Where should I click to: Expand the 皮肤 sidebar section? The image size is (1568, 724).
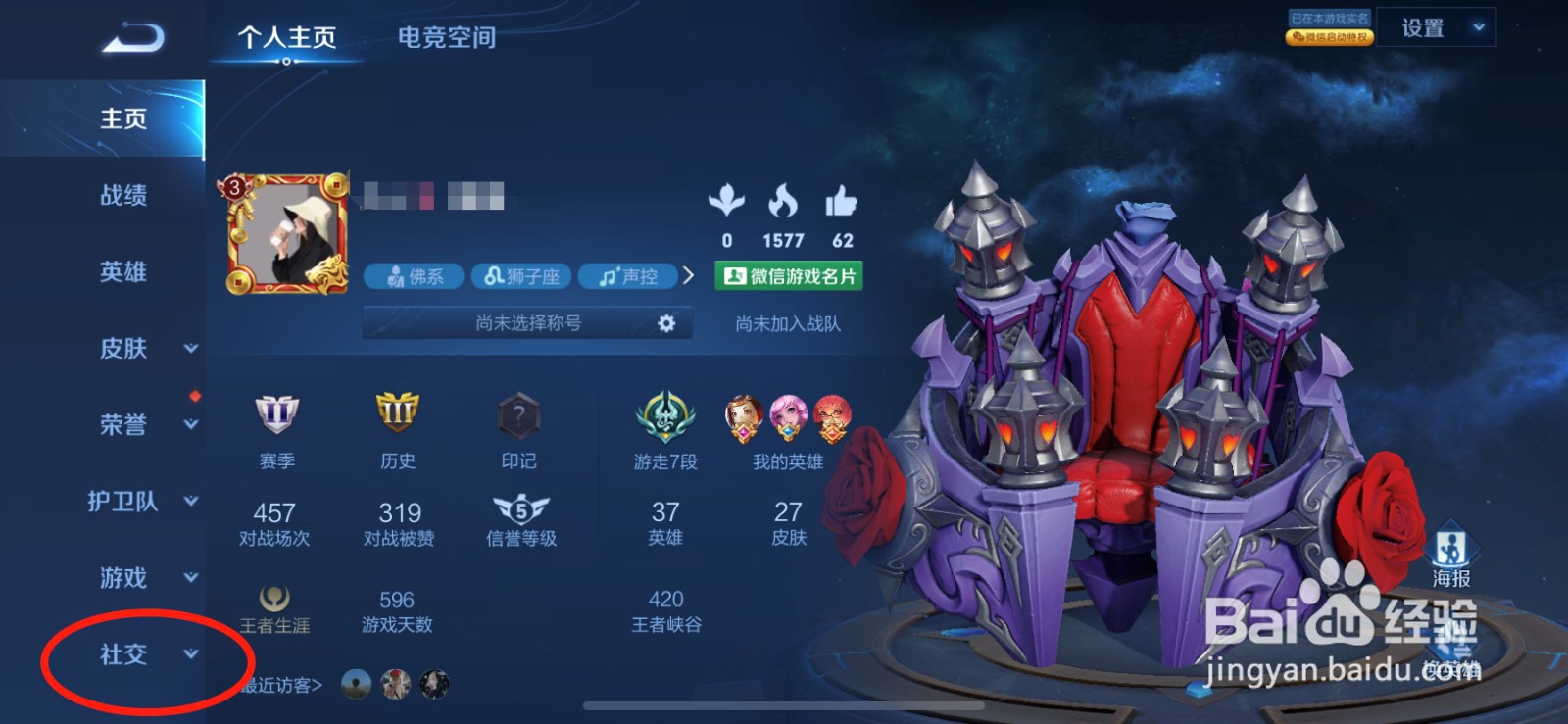click(124, 349)
